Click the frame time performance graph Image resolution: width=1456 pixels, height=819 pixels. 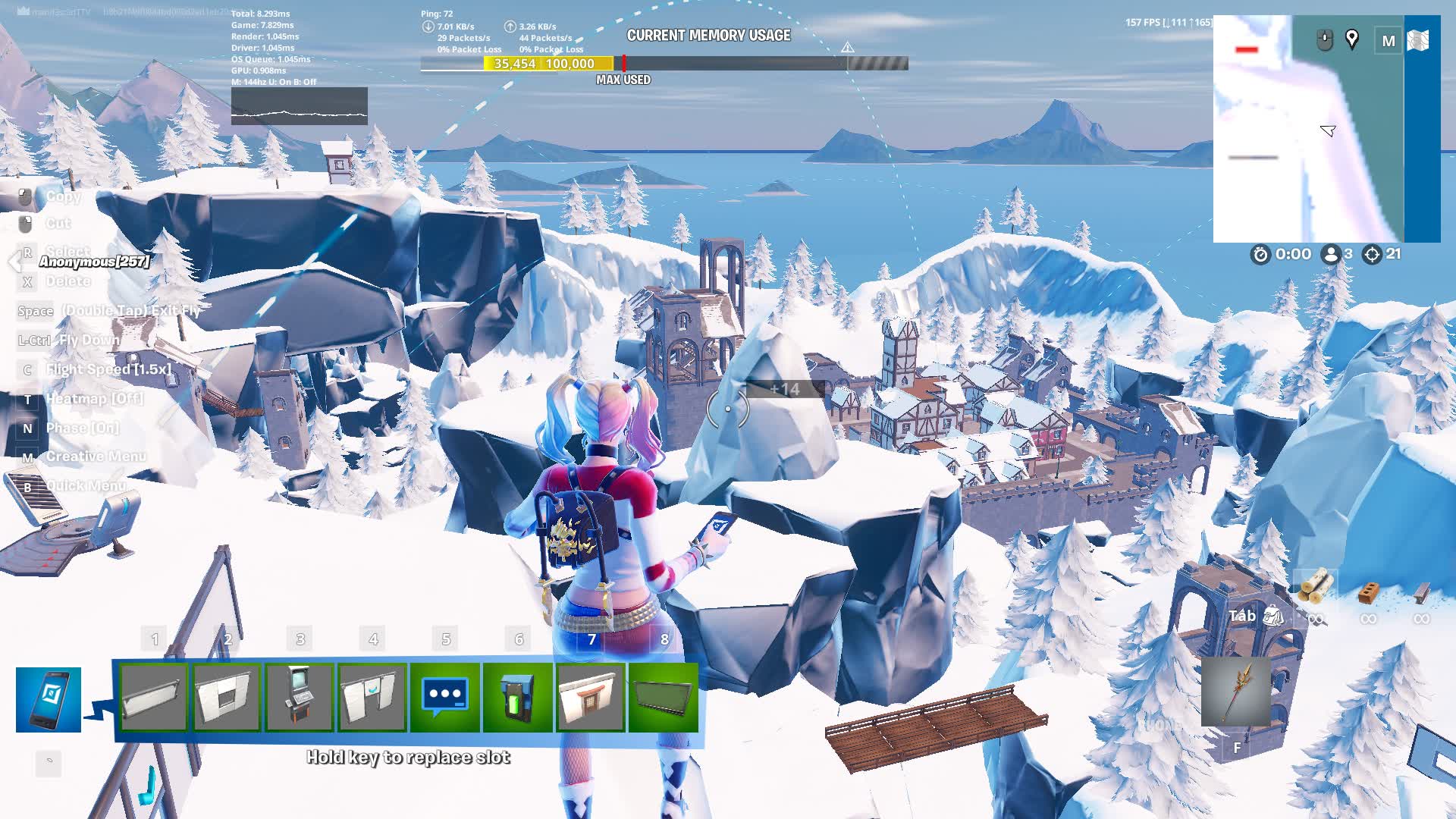click(x=300, y=106)
